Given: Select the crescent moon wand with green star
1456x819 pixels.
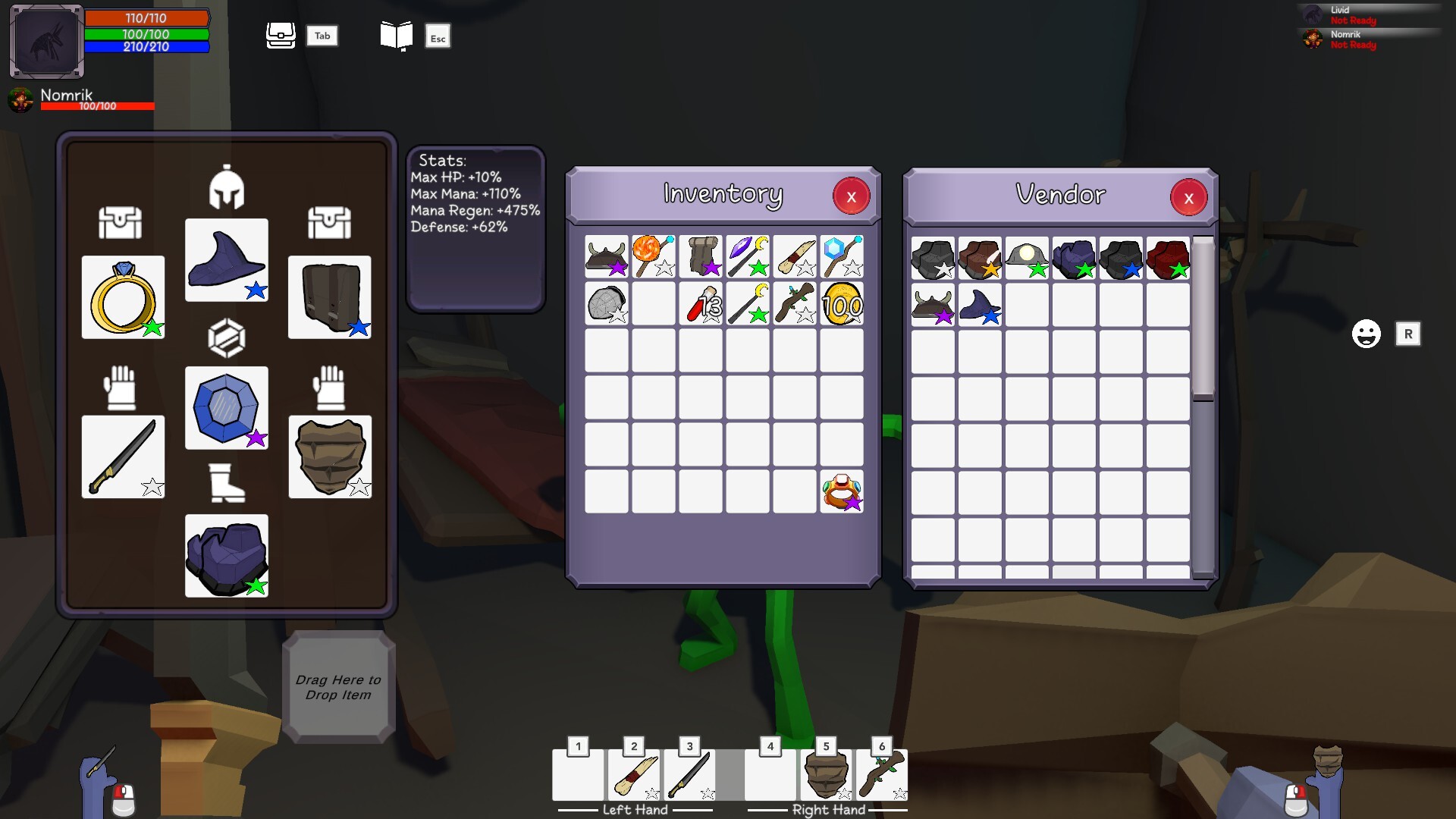Looking at the screenshot, I should tap(747, 303).
